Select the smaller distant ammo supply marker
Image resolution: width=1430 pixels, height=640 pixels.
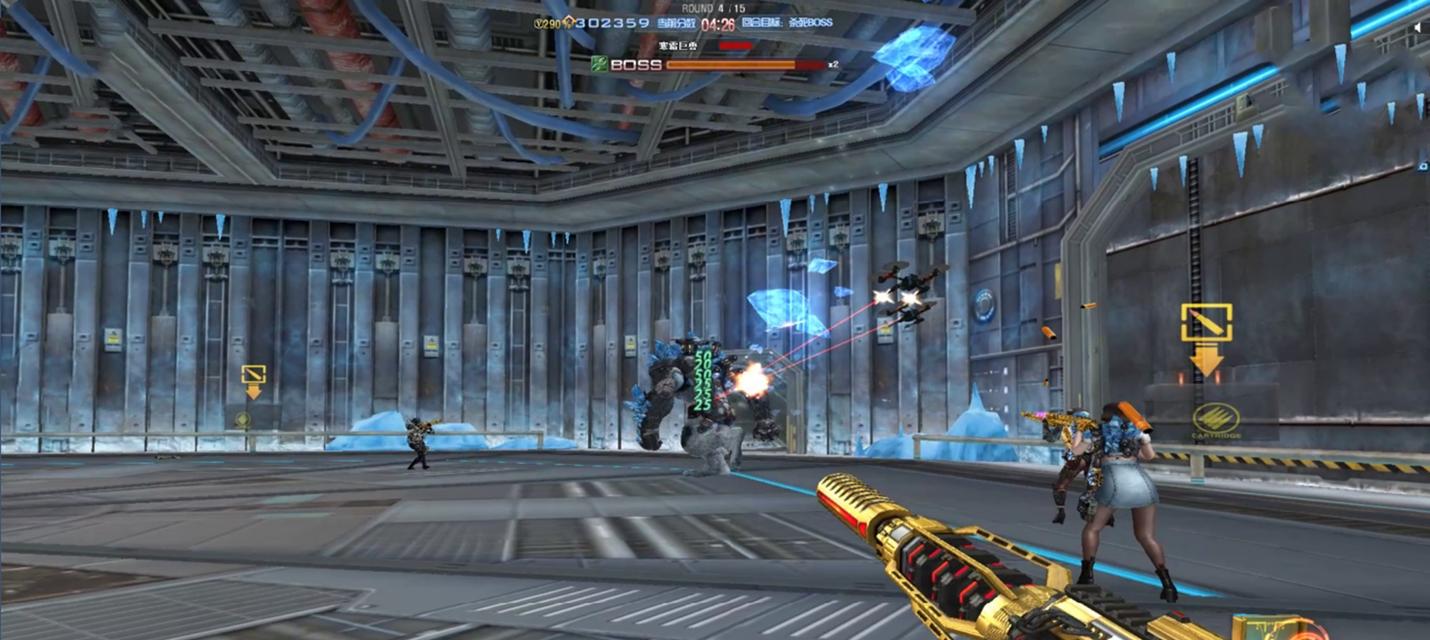coord(253,376)
